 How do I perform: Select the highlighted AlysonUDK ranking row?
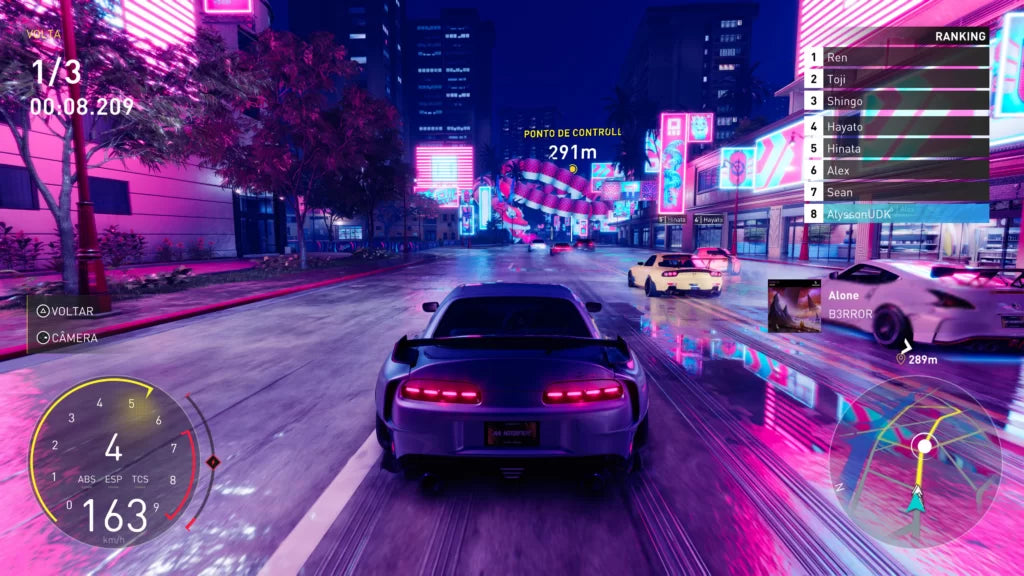[x=897, y=213]
